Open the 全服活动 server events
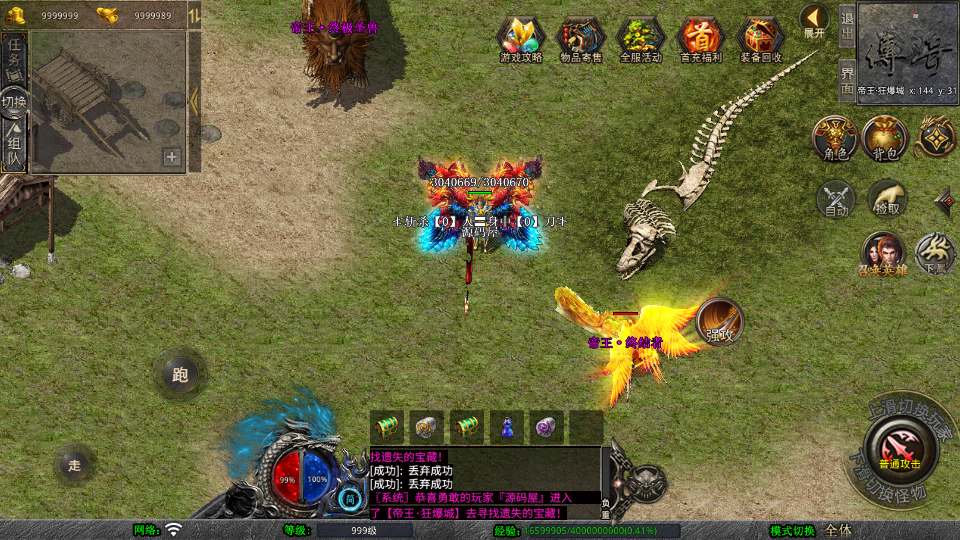This screenshot has width=960, height=540. pos(640,40)
